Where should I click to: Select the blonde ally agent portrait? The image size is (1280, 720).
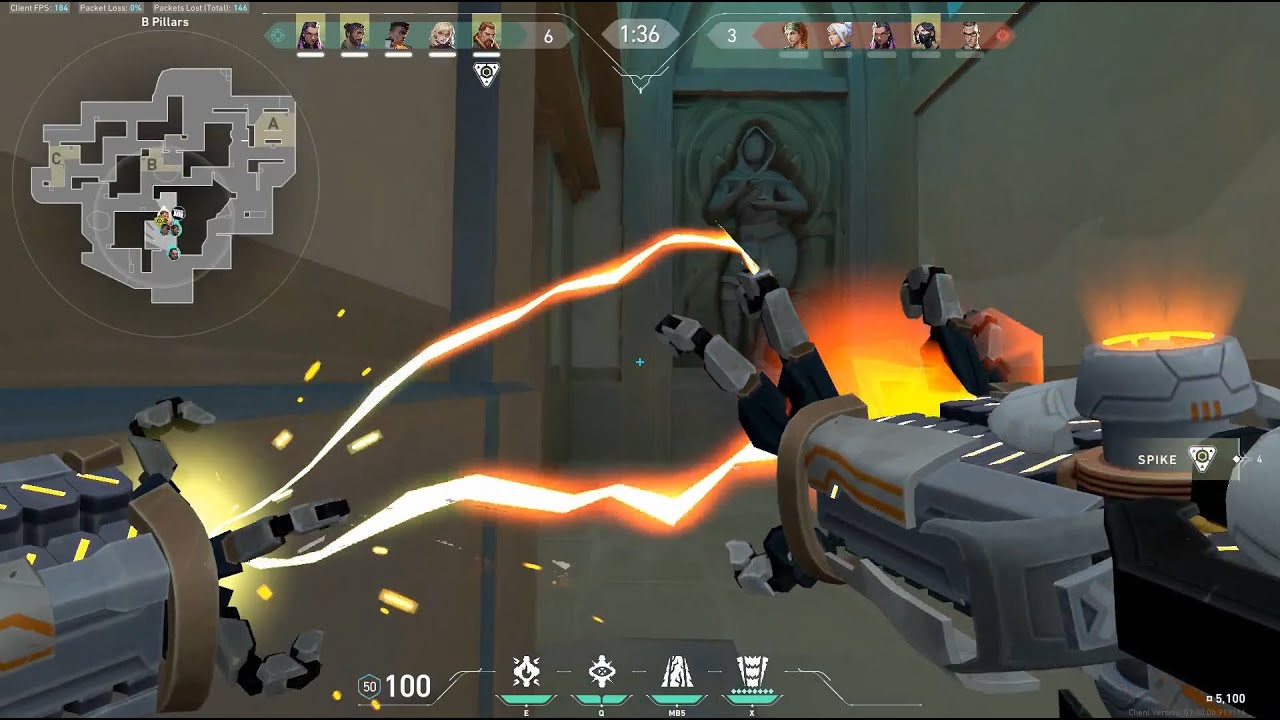(x=442, y=35)
